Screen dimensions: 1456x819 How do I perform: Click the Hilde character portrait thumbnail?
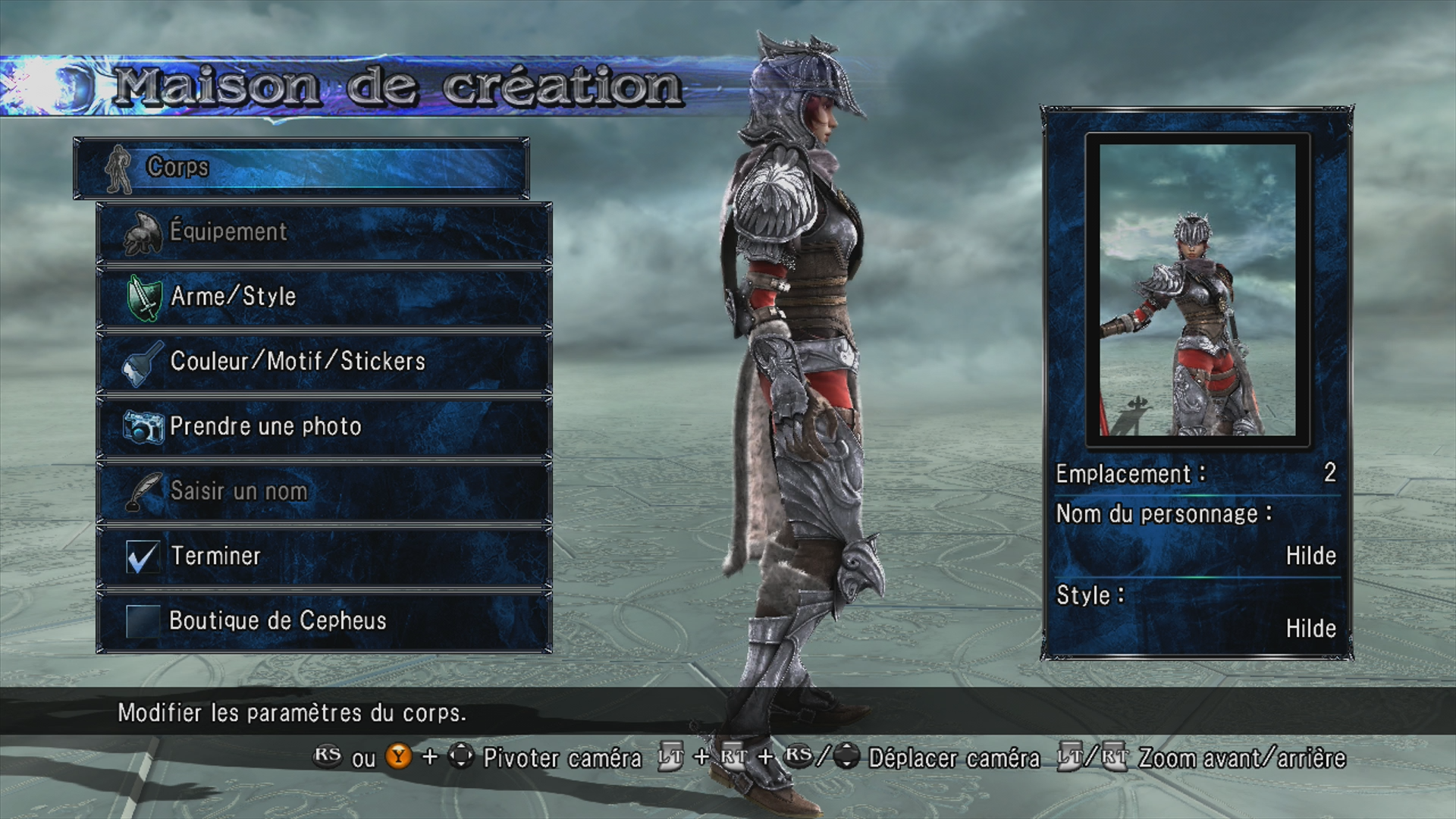tap(1197, 290)
